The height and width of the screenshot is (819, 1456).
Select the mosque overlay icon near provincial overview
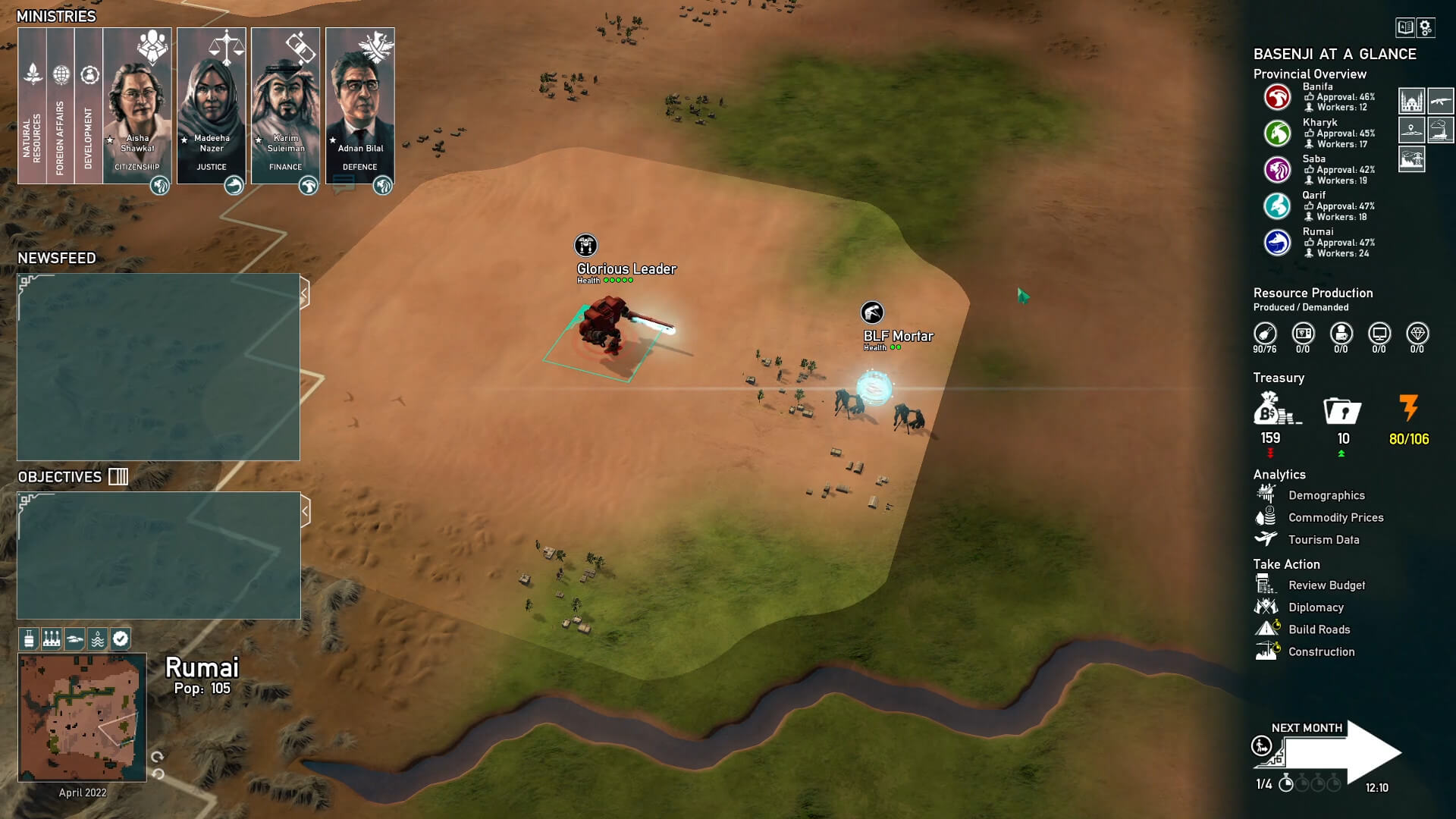point(1413,99)
